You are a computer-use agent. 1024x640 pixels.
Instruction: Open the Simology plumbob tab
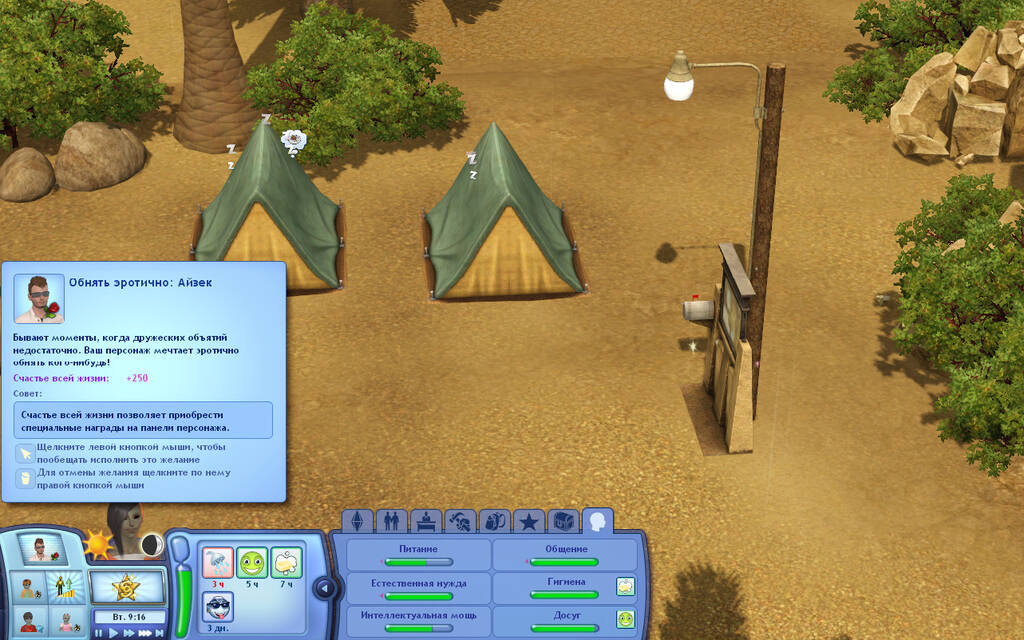coord(358,521)
